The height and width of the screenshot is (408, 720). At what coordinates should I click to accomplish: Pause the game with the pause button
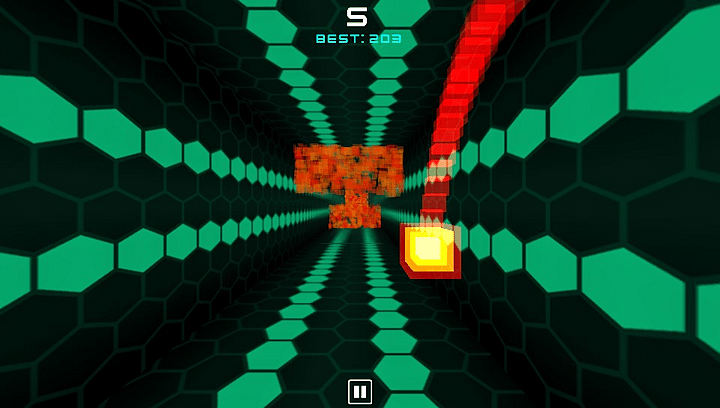(360, 391)
